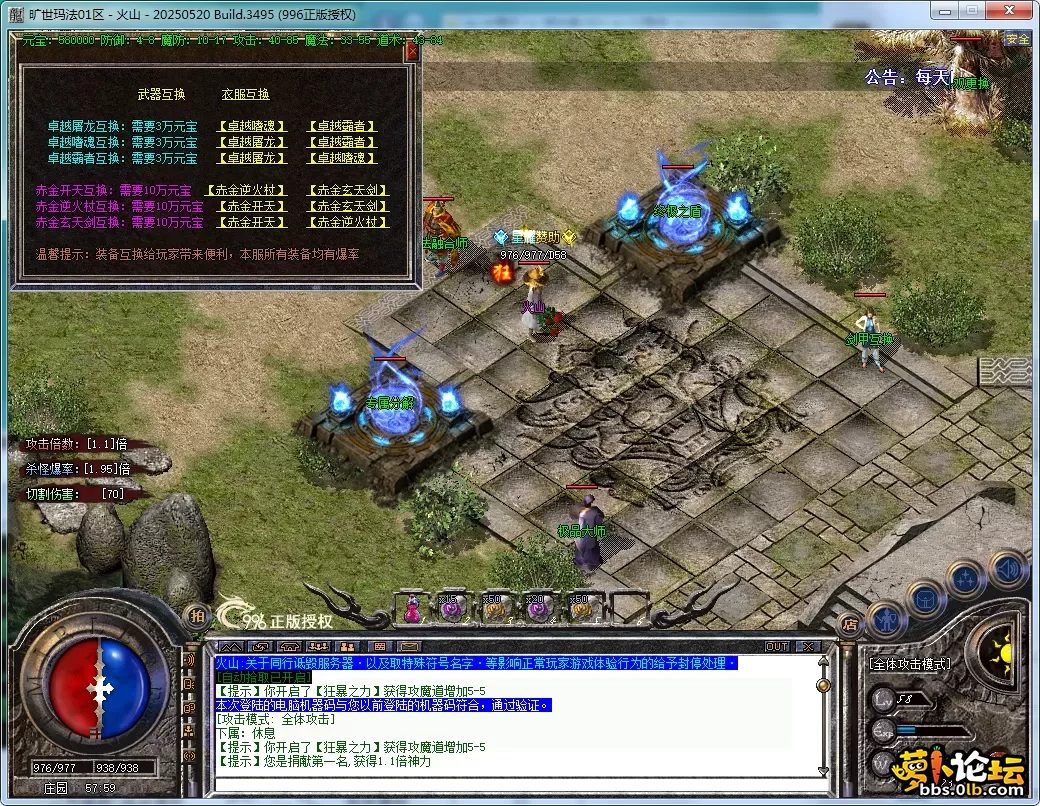Open the bag inventory round button
This screenshot has width=1040, height=806.
(925, 599)
